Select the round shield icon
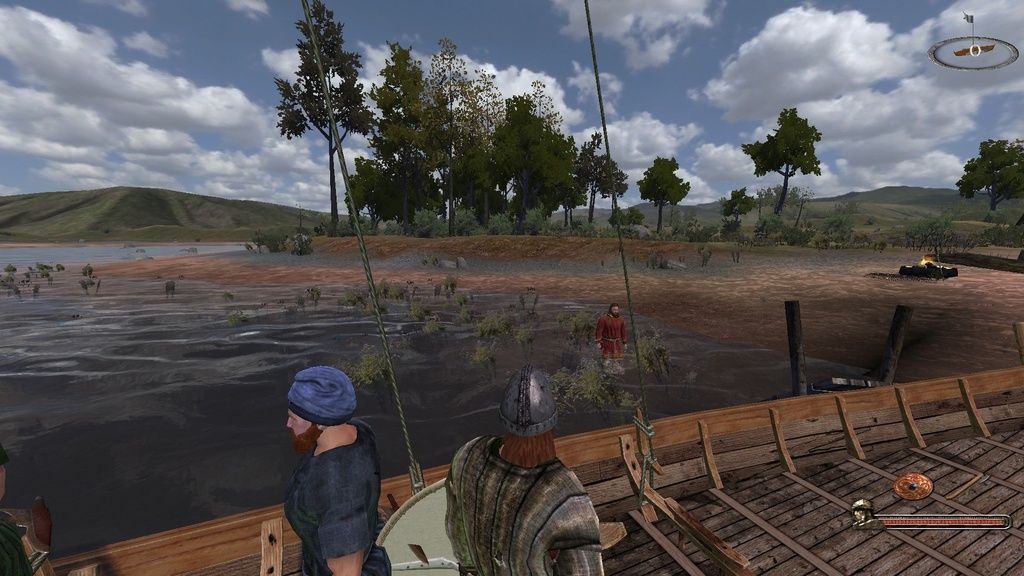The width and height of the screenshot is (1024, 576). [x=912, y=487]
